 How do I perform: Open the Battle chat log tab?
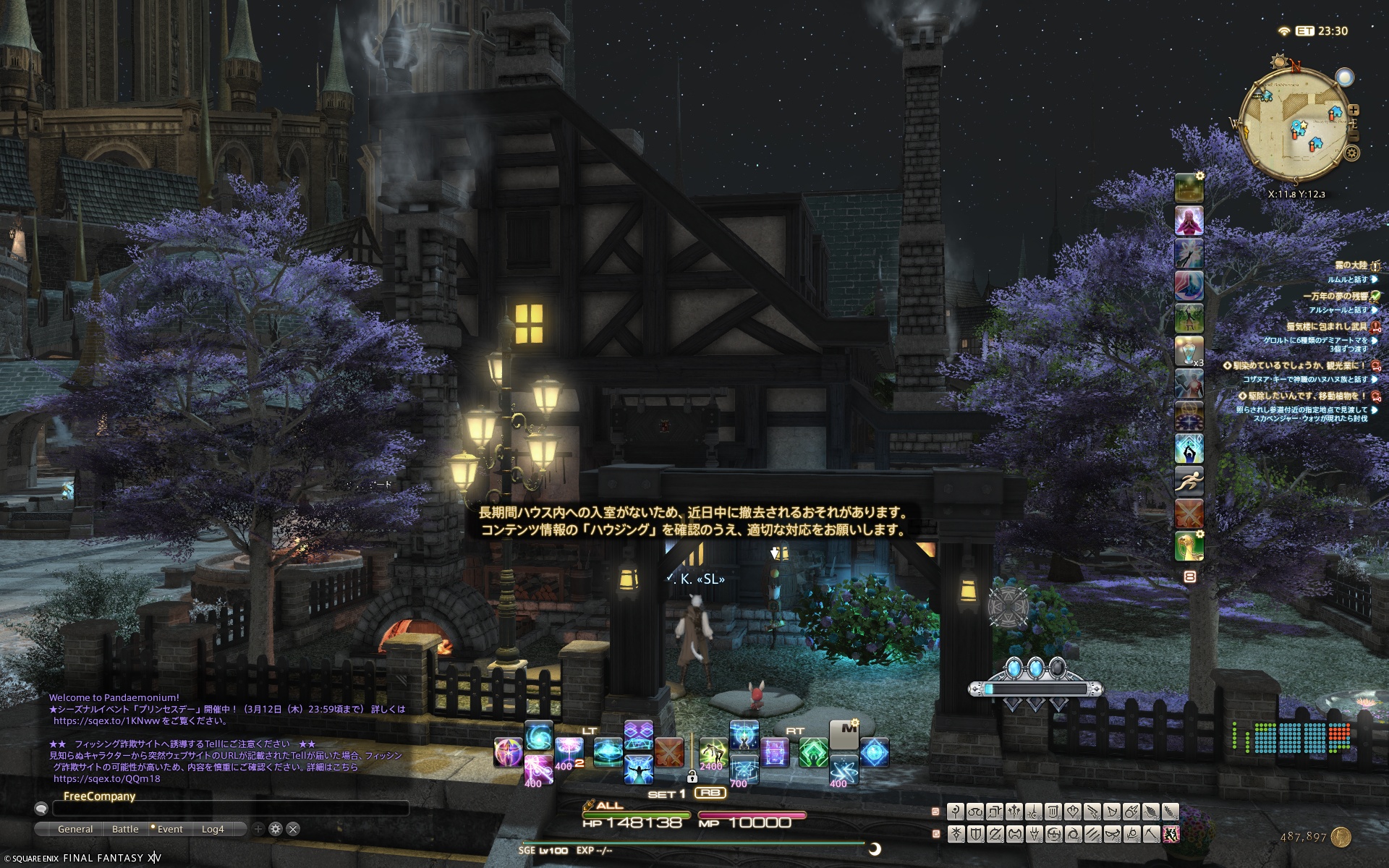point(125,829)
